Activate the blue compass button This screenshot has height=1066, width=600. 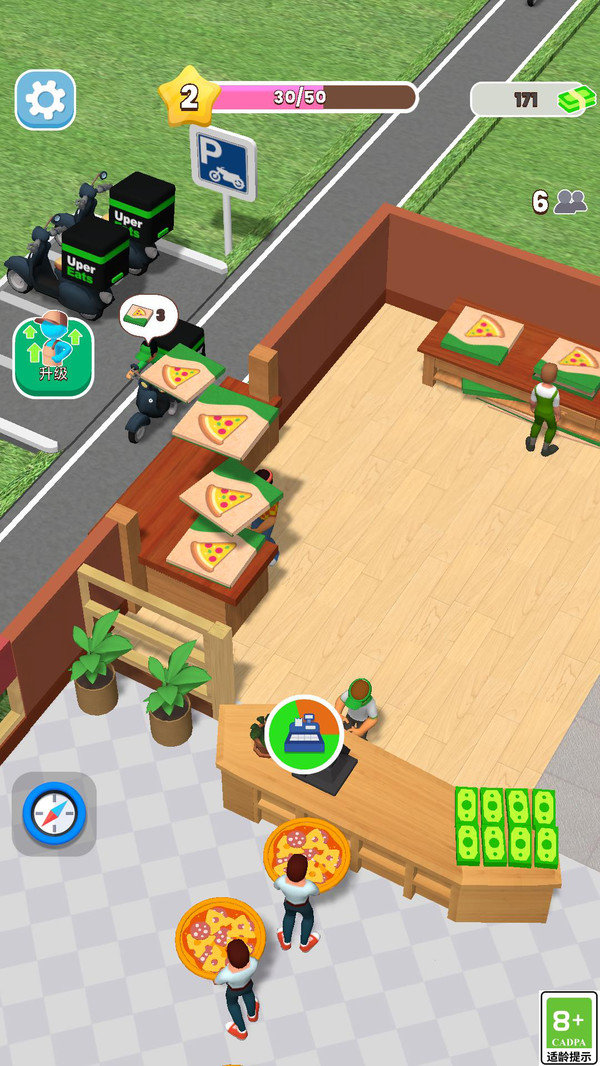coord(54,814)
